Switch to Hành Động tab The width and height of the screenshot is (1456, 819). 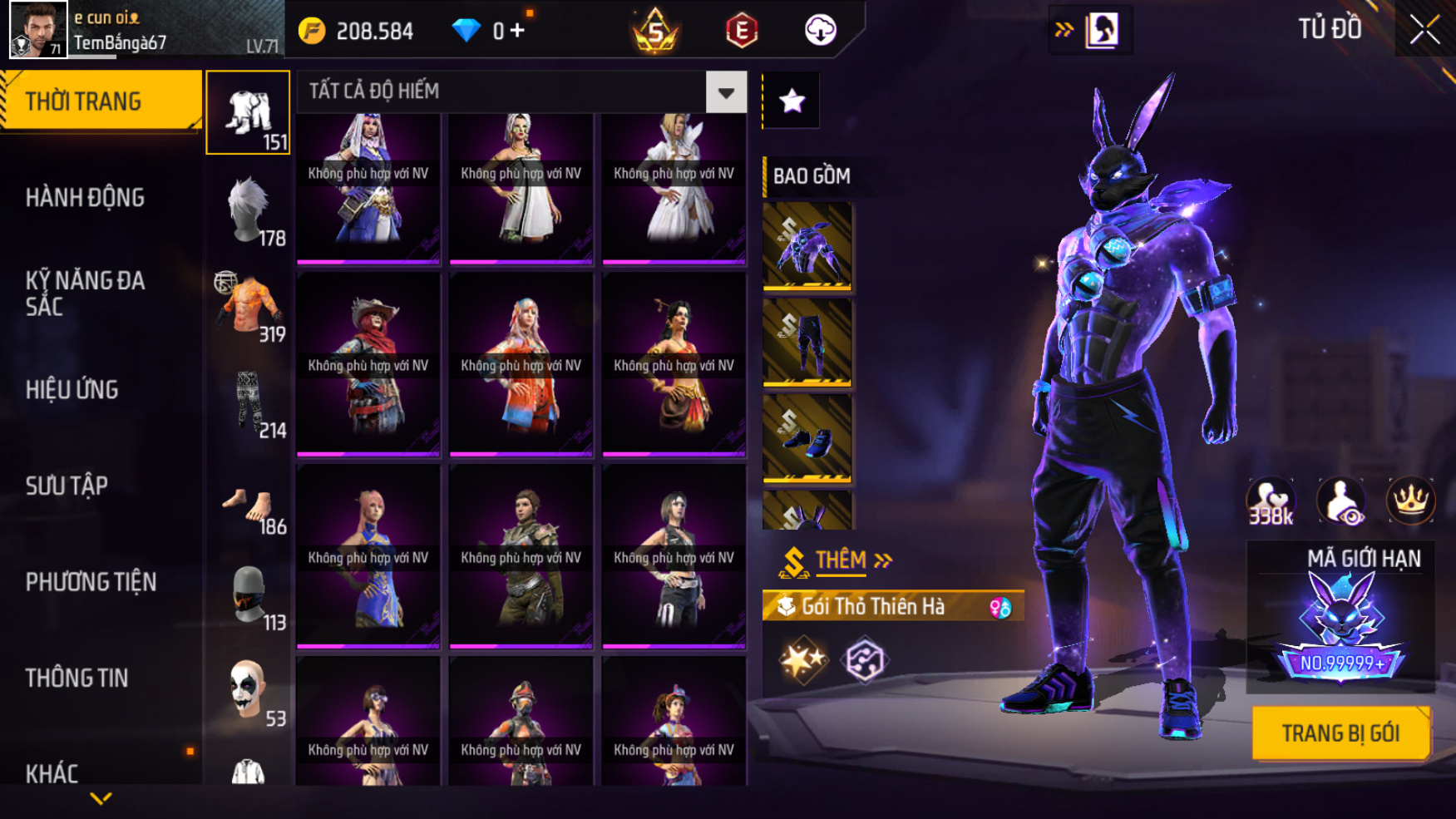[x=85, y=198]
